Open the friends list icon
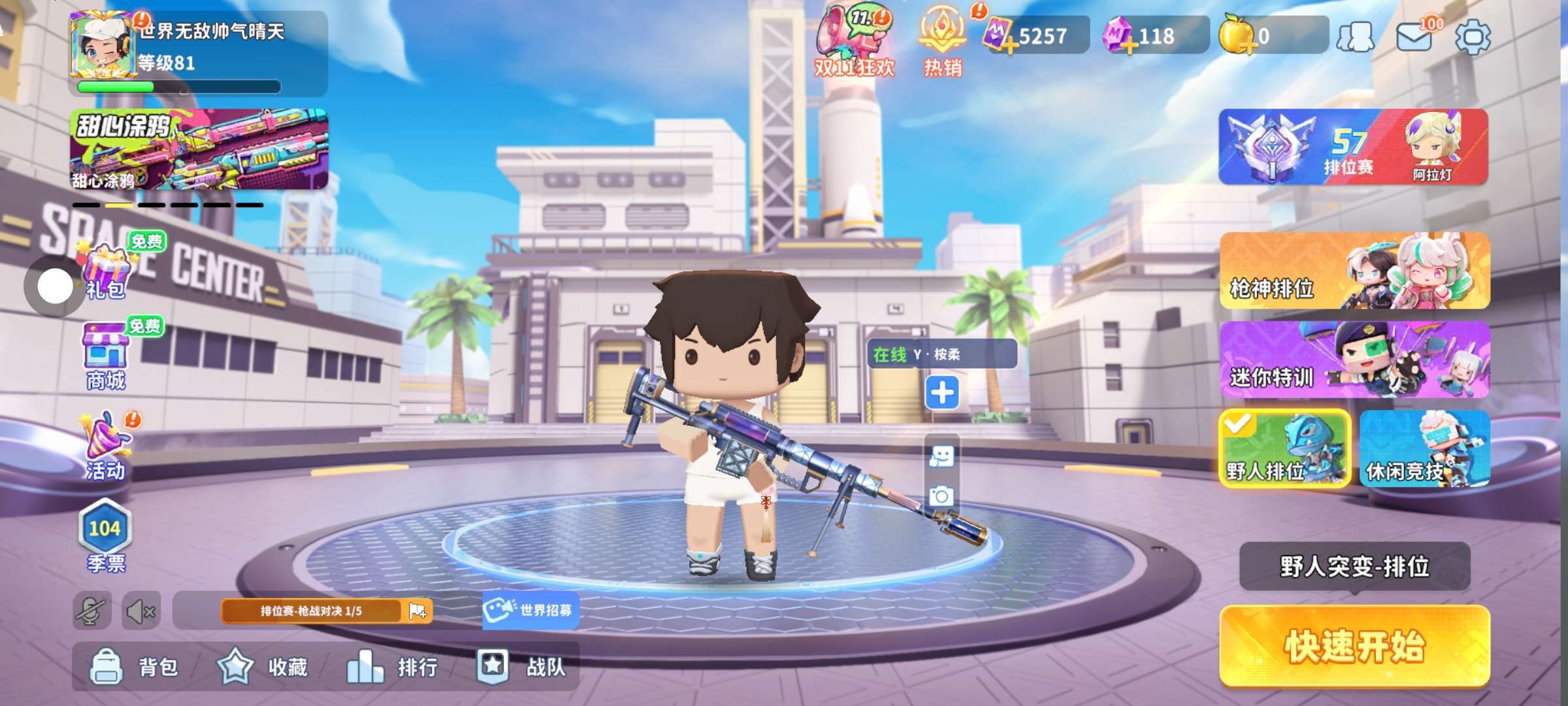The image size is (1568, 706). coord(1356,37)
